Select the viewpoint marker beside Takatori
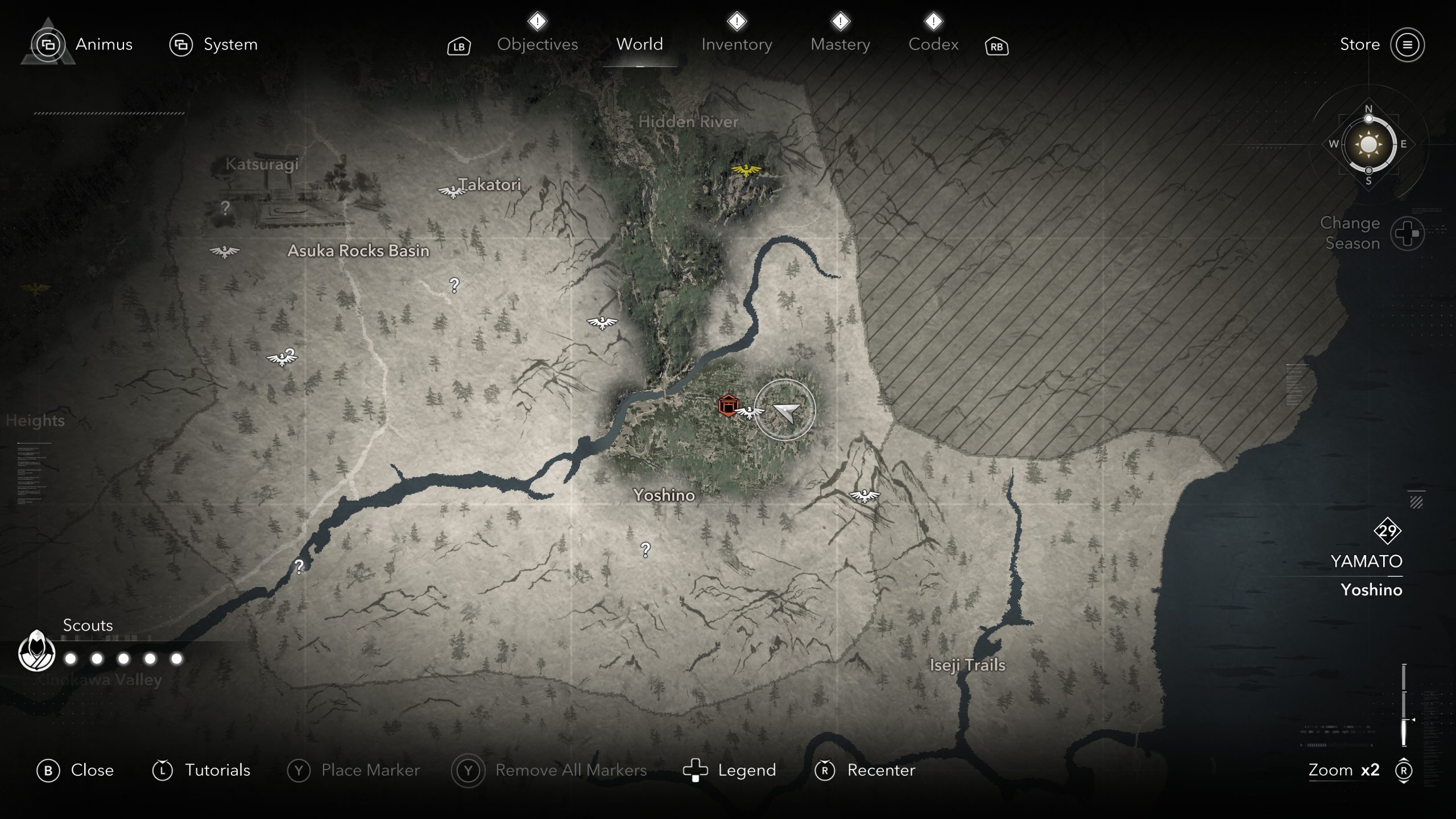Image resolution: width=1456 pixels, height=819 pixels. 452,192
